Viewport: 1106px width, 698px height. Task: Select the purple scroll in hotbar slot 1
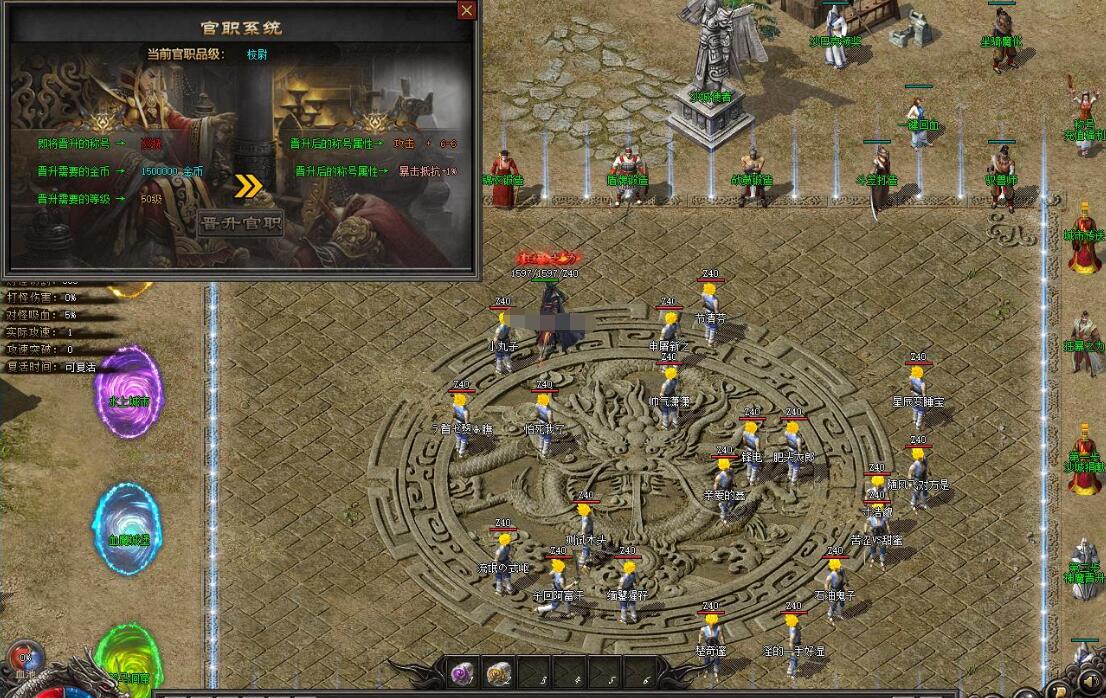click(462, 673)
